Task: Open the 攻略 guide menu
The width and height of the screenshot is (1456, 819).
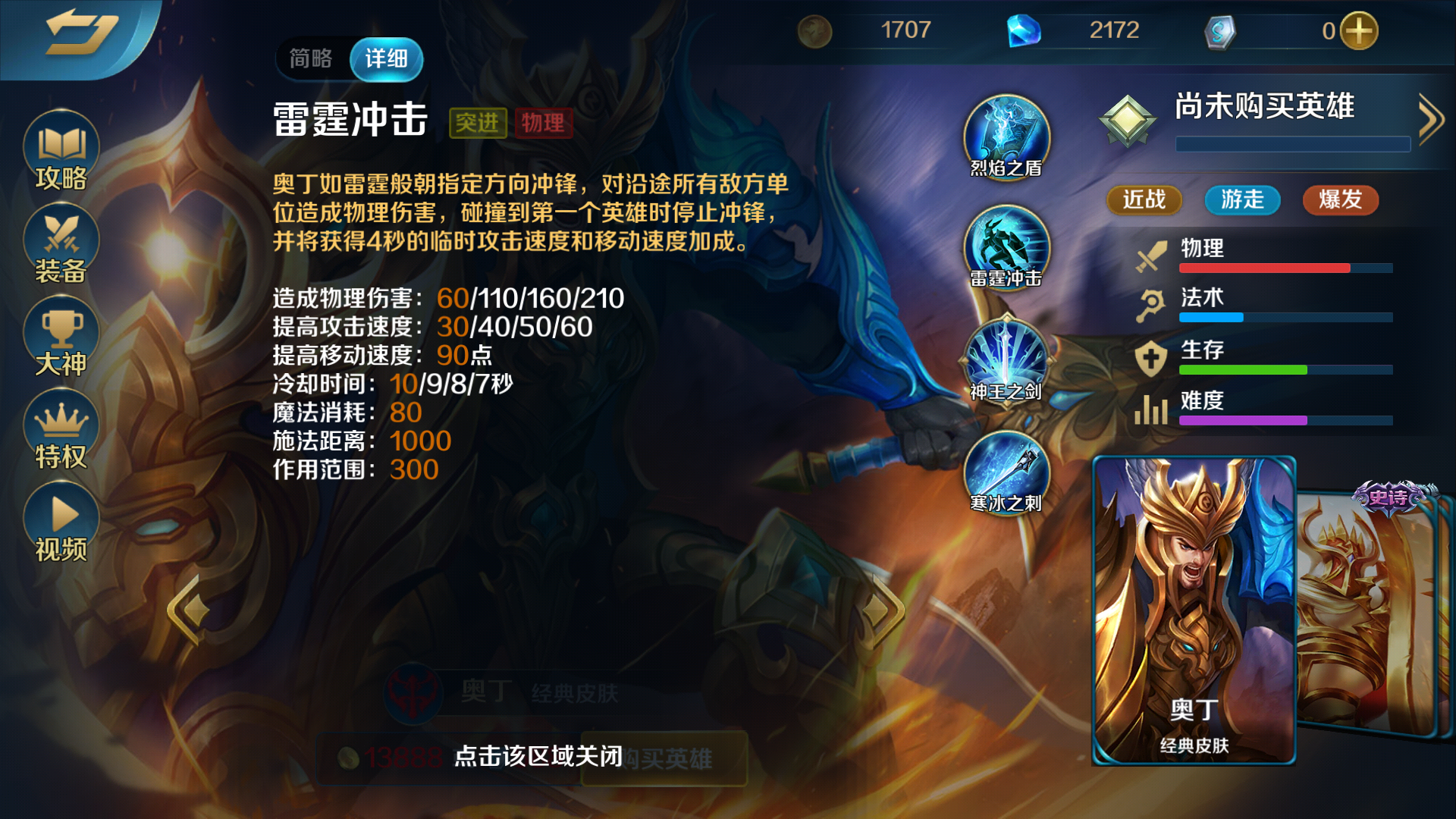Action: click(x=61, y=152)
